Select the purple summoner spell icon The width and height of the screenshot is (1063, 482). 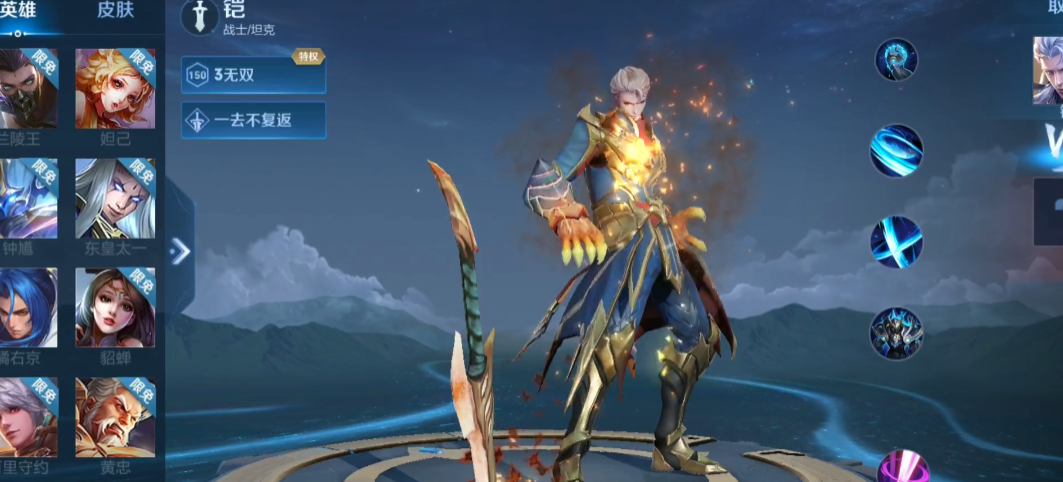[x=902, y=468]
